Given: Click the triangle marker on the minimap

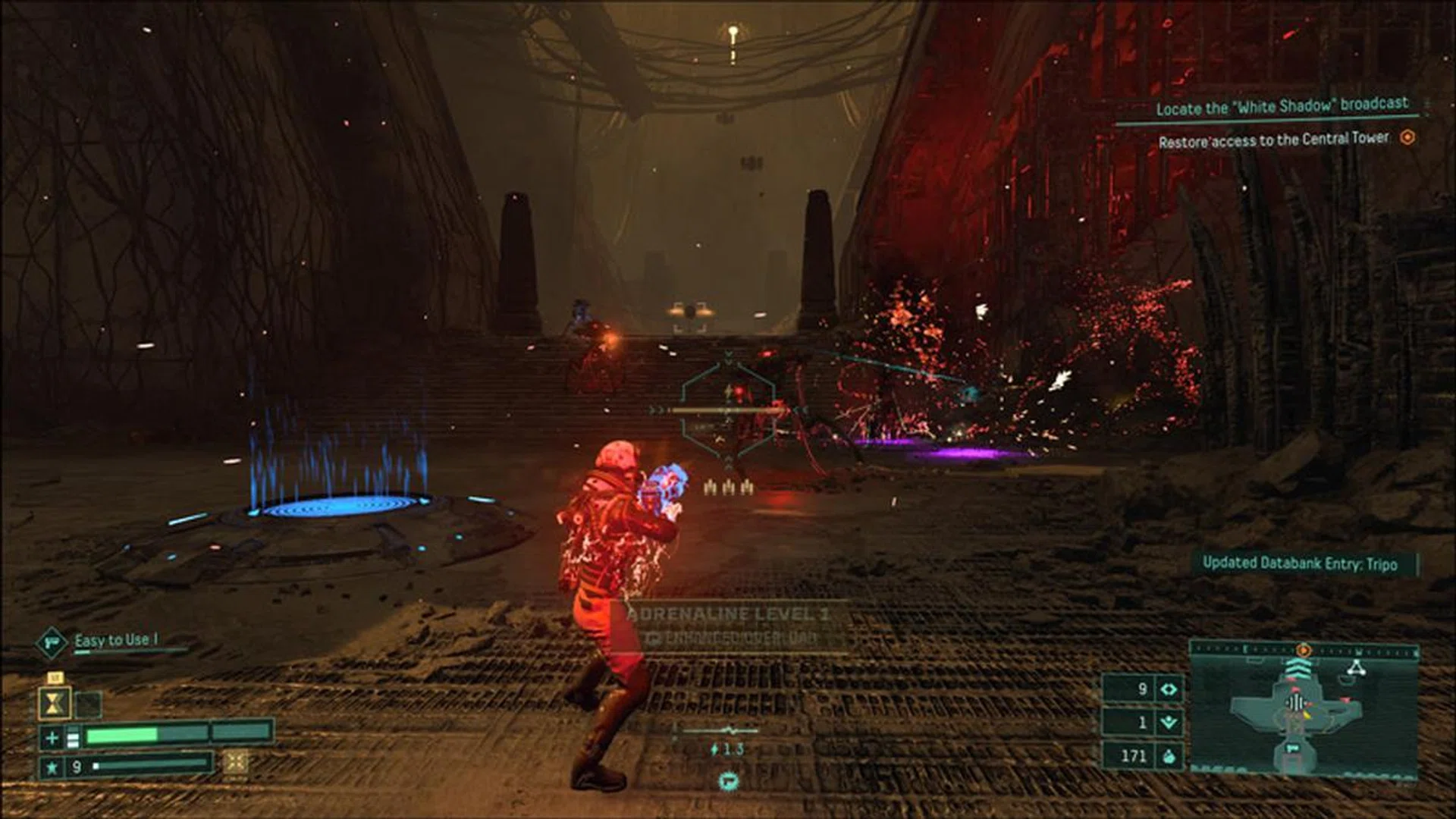Looking at the screenshot, I should tap(1355, 668).
